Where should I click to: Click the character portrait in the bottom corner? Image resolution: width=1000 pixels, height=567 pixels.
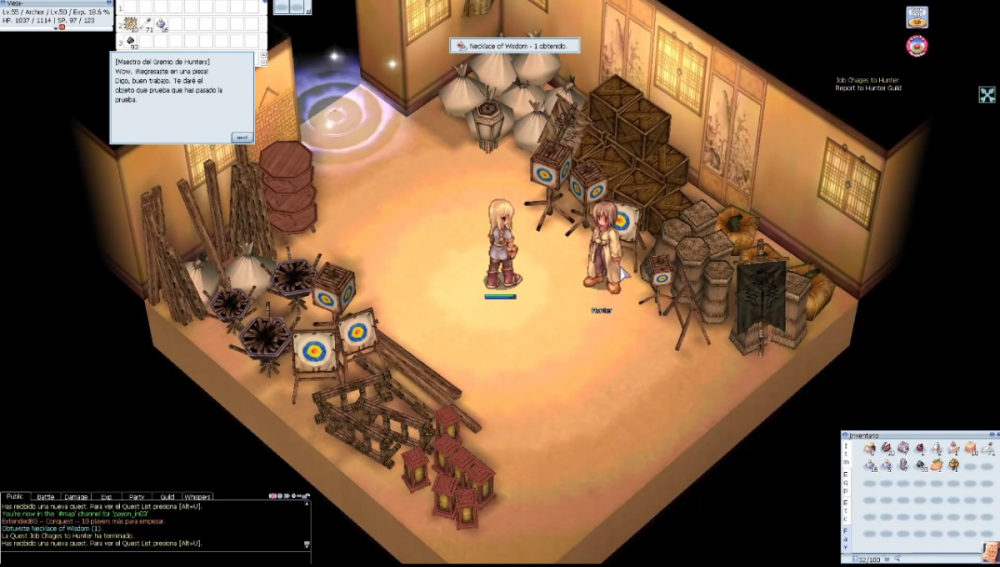pos(989,552)
